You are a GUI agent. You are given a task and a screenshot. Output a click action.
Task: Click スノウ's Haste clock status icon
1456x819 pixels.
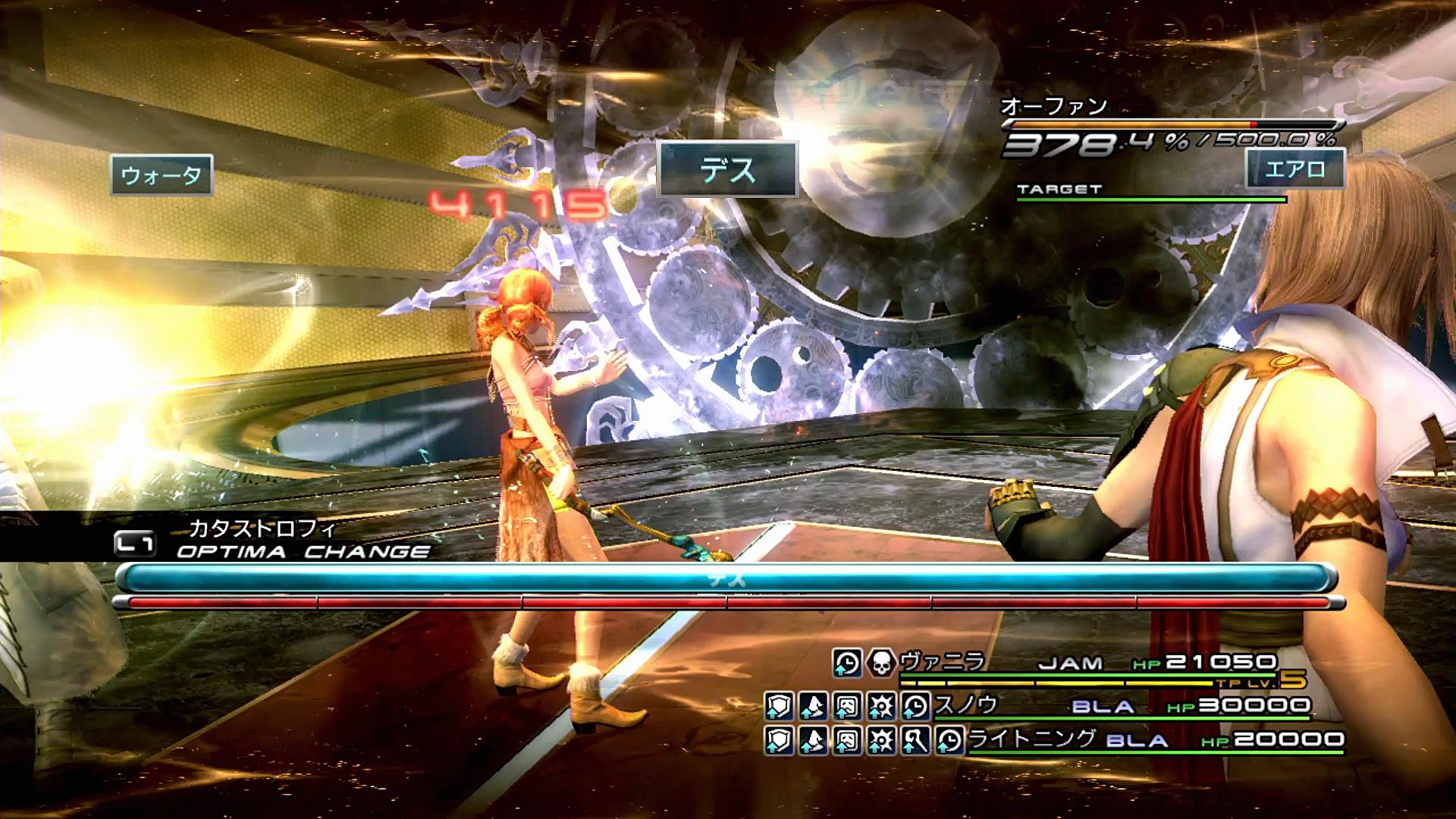click(x=916, y=707)
